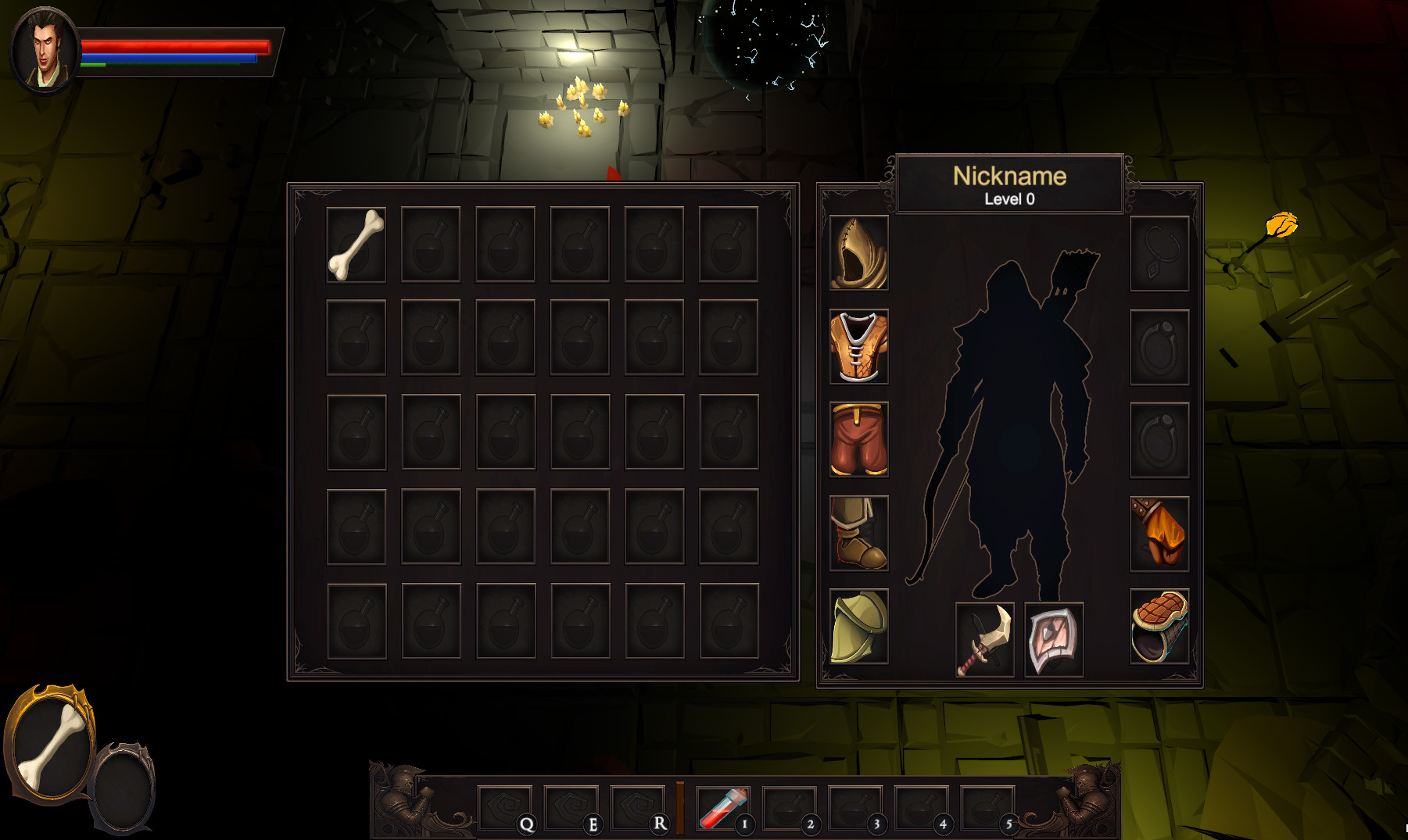Click the Nickname title header on the character panel

point(1009,176)
